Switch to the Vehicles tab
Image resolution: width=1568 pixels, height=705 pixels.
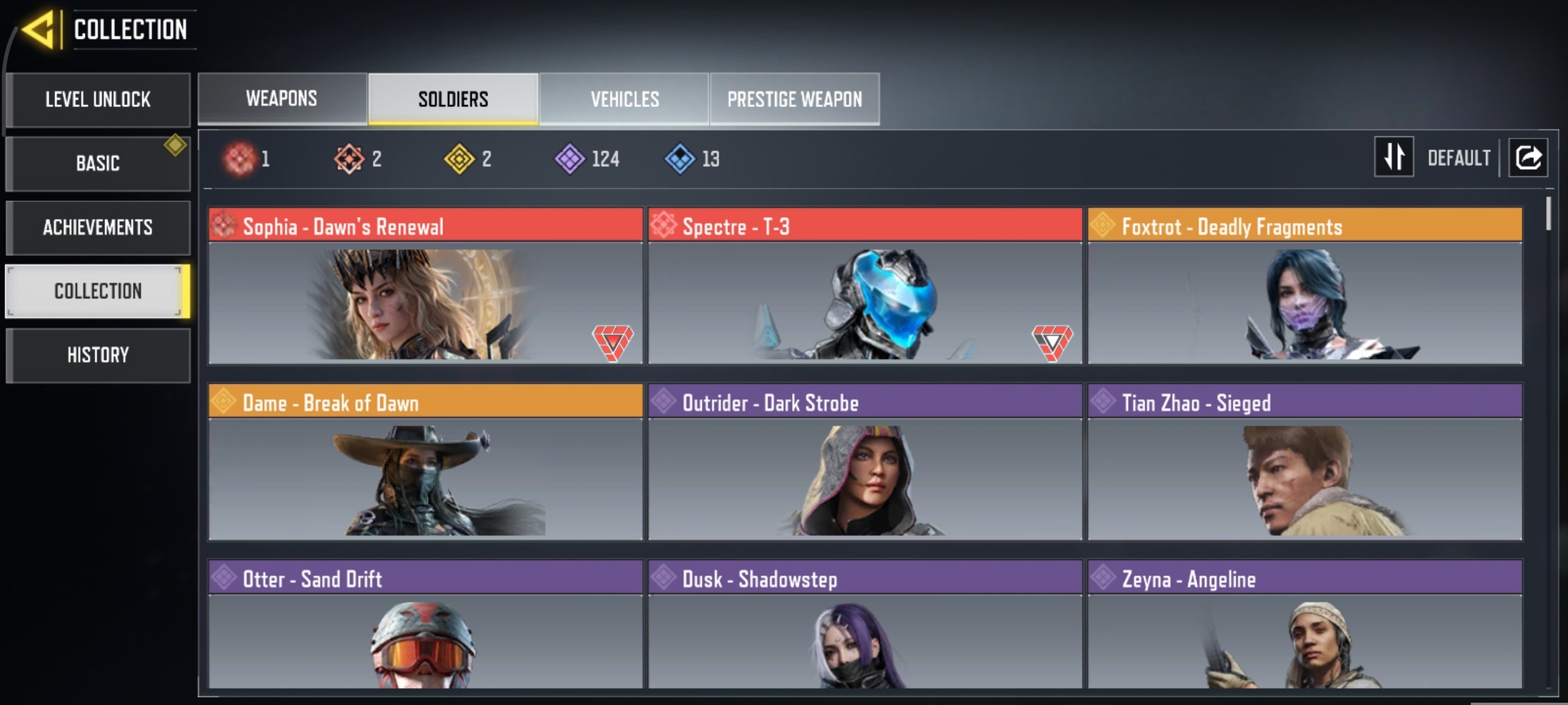624,99
